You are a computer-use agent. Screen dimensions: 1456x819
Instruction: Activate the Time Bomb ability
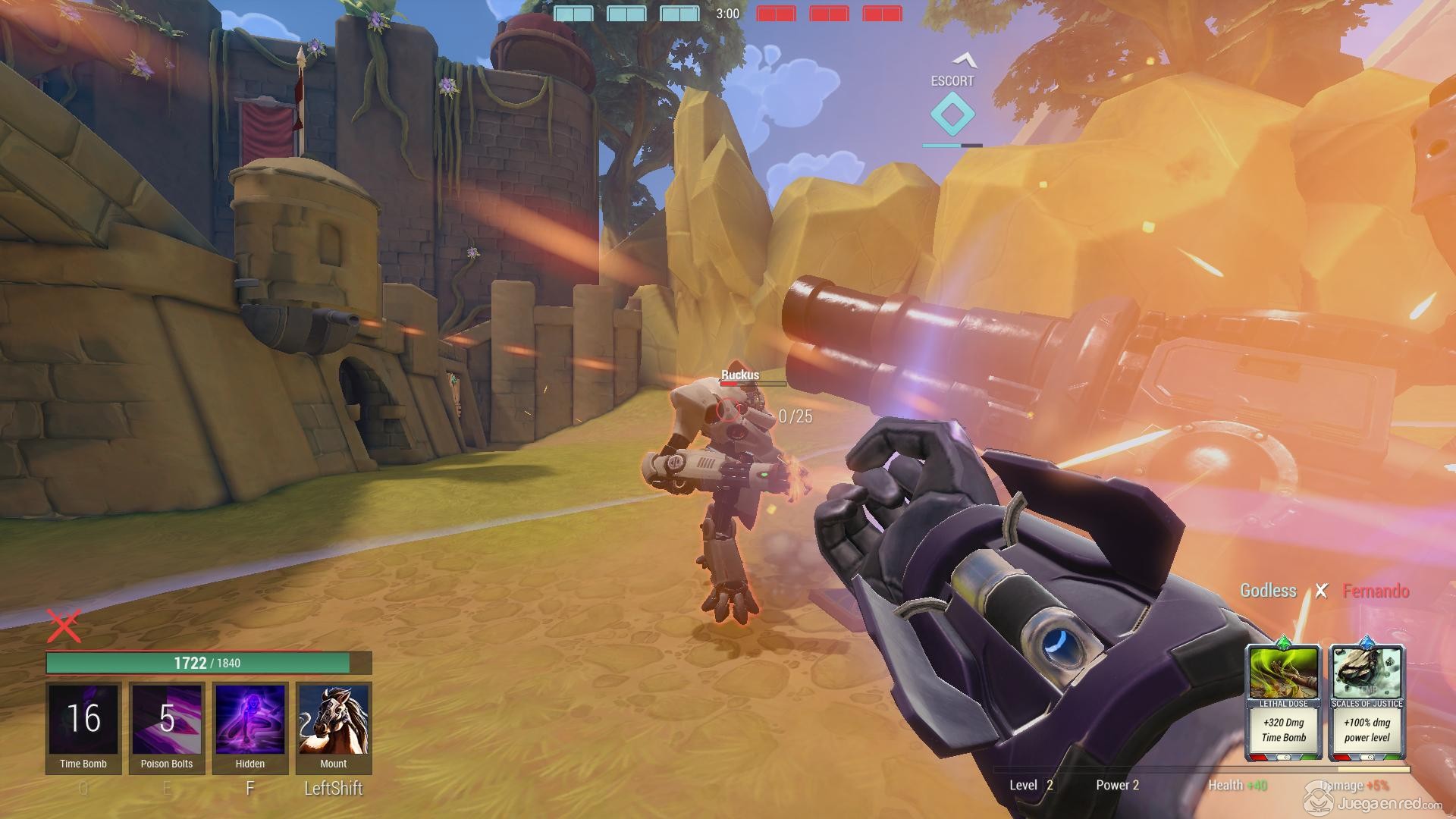pyautogui.click(x=83, y=720)
